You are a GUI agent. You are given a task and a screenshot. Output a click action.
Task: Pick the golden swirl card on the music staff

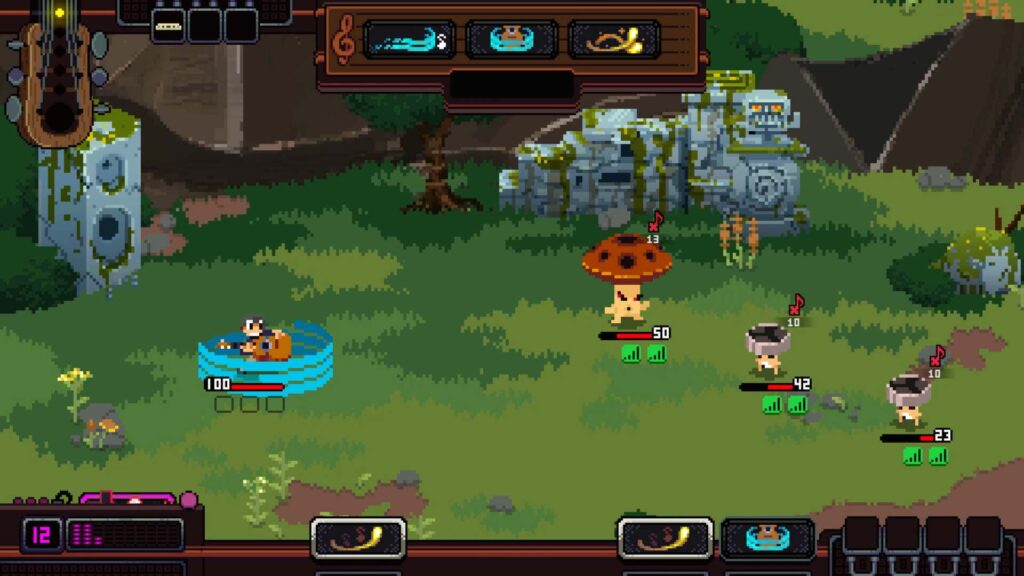pyautogui.click(x=614, y=40)
